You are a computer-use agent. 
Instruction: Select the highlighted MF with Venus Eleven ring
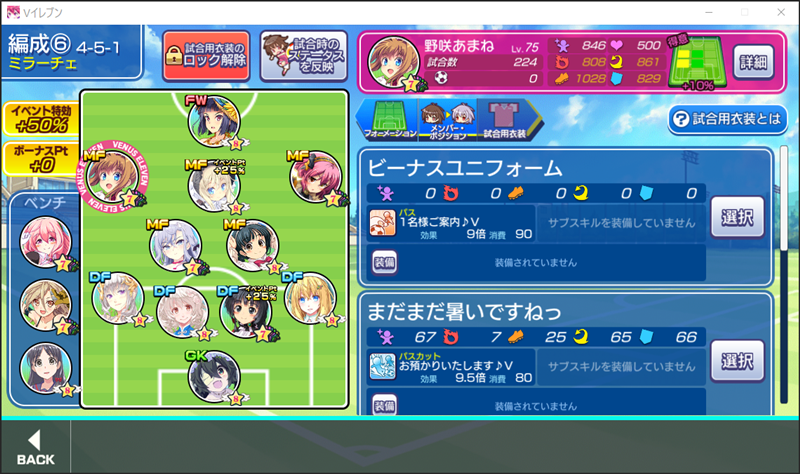(x=110, y=176)
